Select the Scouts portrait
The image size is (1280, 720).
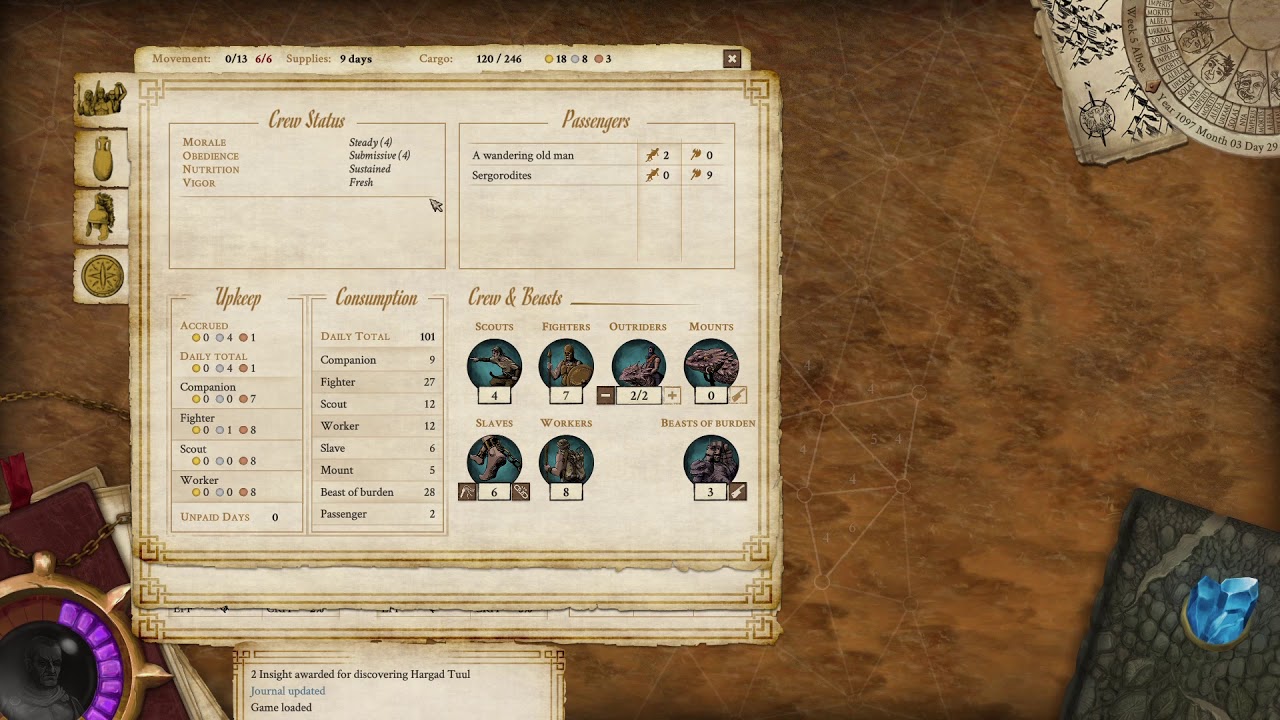coord(494,365)
